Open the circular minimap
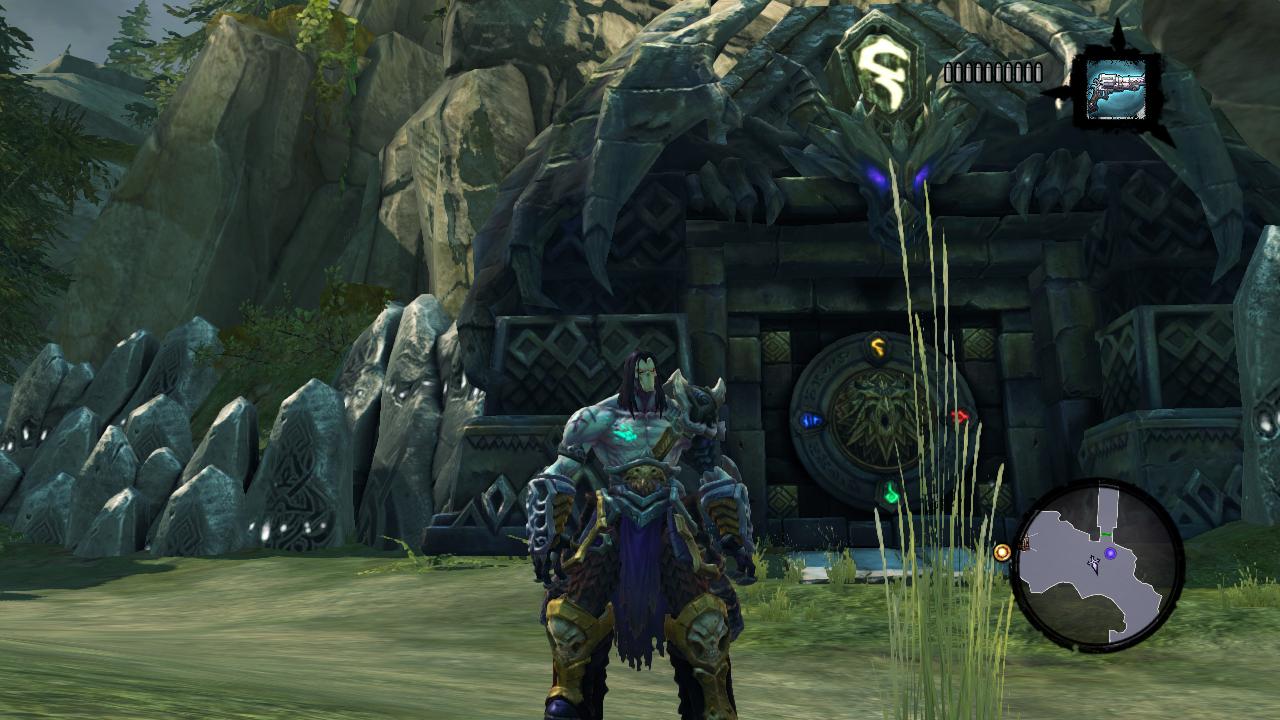Viewport: 1280px width, 720px height. pos(1097,565)
